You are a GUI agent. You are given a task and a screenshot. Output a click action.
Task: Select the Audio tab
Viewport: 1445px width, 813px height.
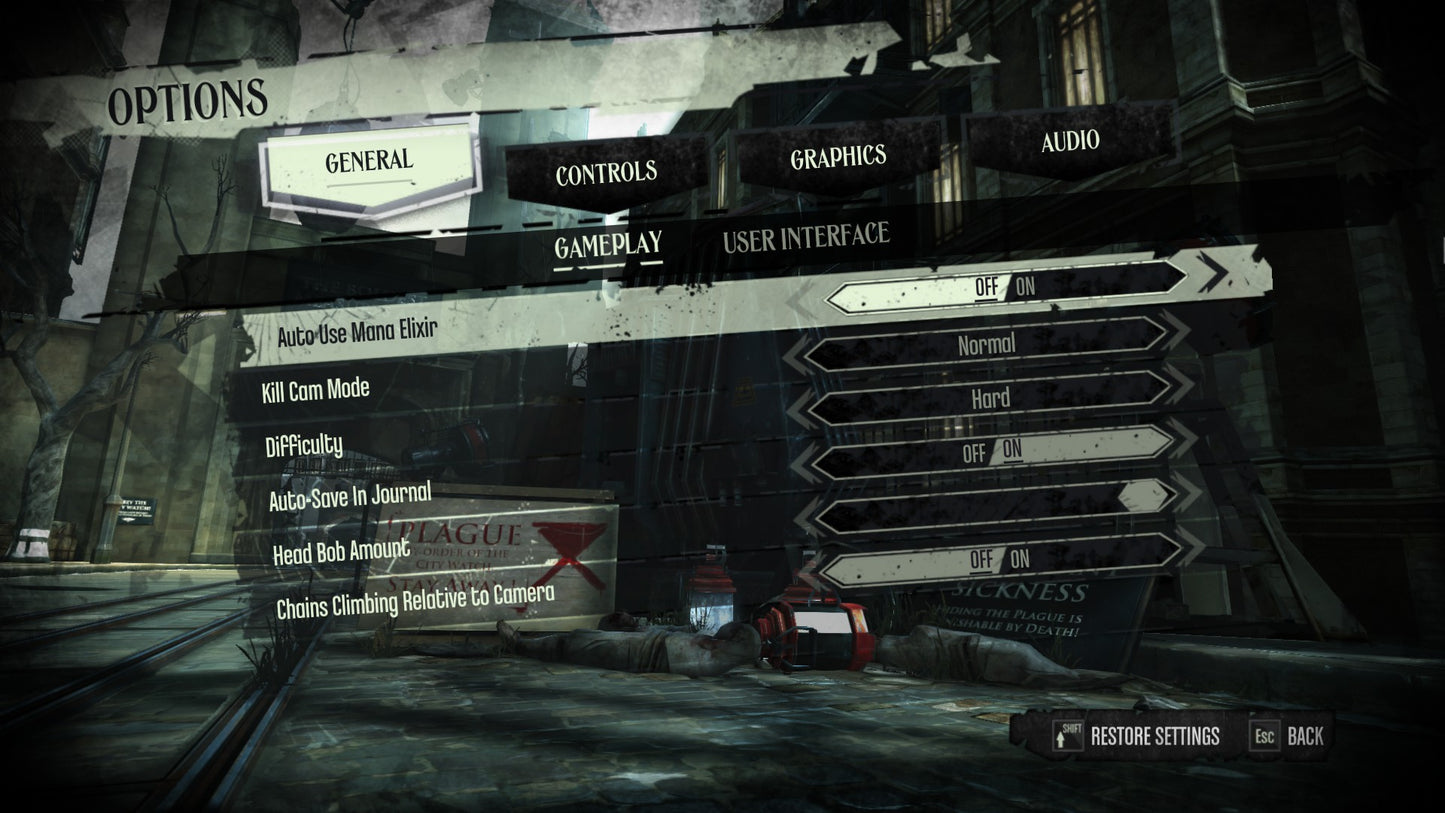(x=1070, y=141)
